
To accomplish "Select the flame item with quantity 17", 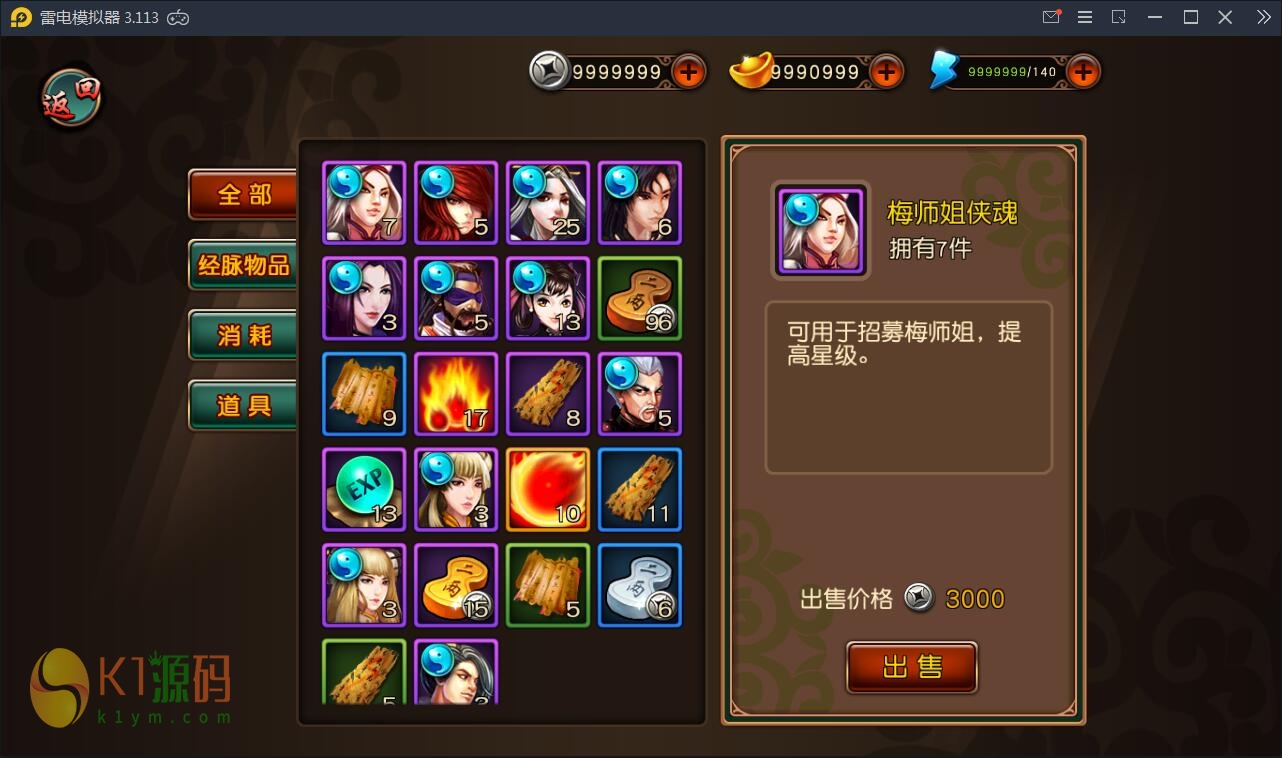I will pos(456,394).
